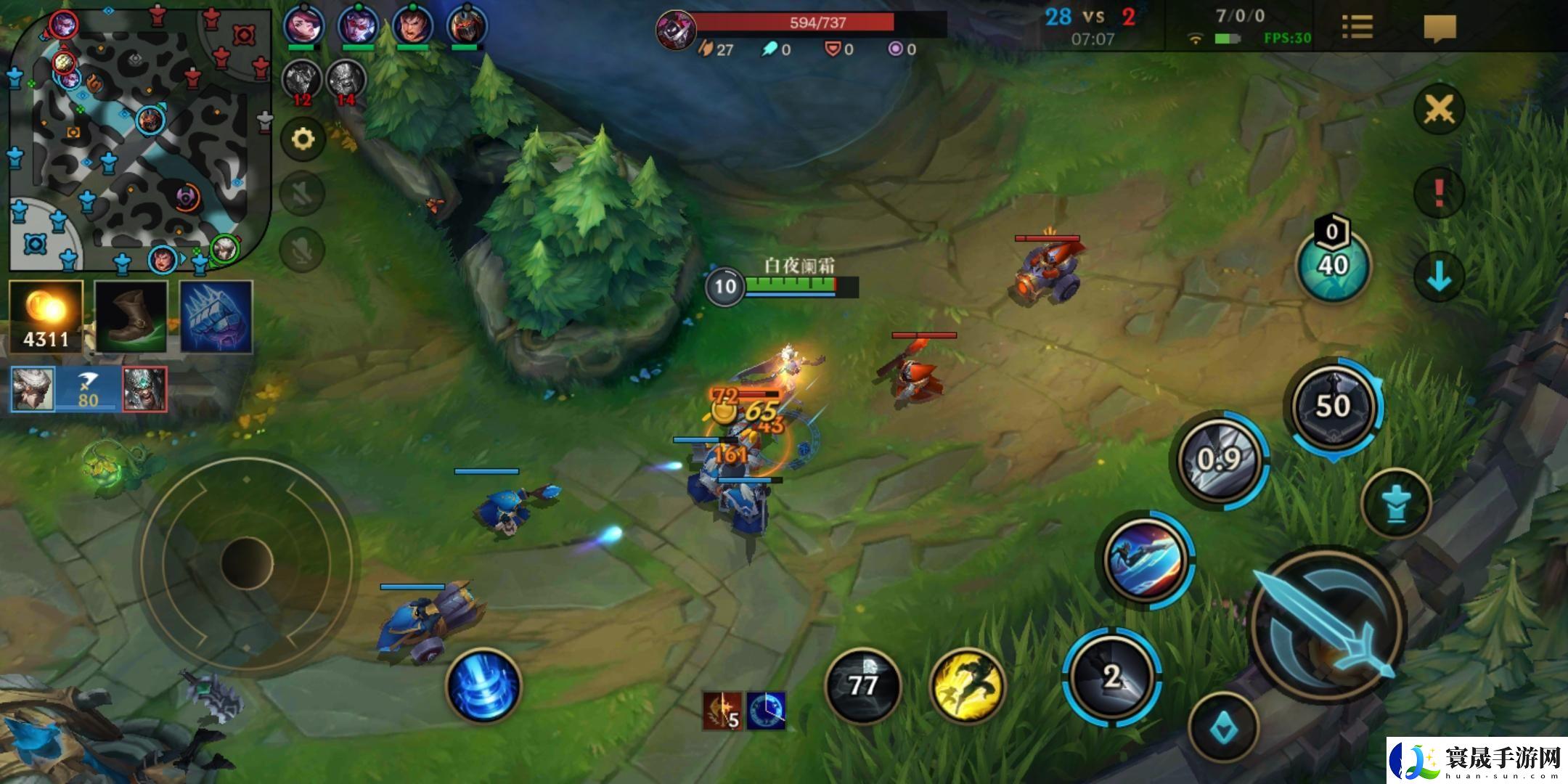Screen dimensions: 1568x784
Task: Toggle the muted speaker button
Action: coord(303,193)
